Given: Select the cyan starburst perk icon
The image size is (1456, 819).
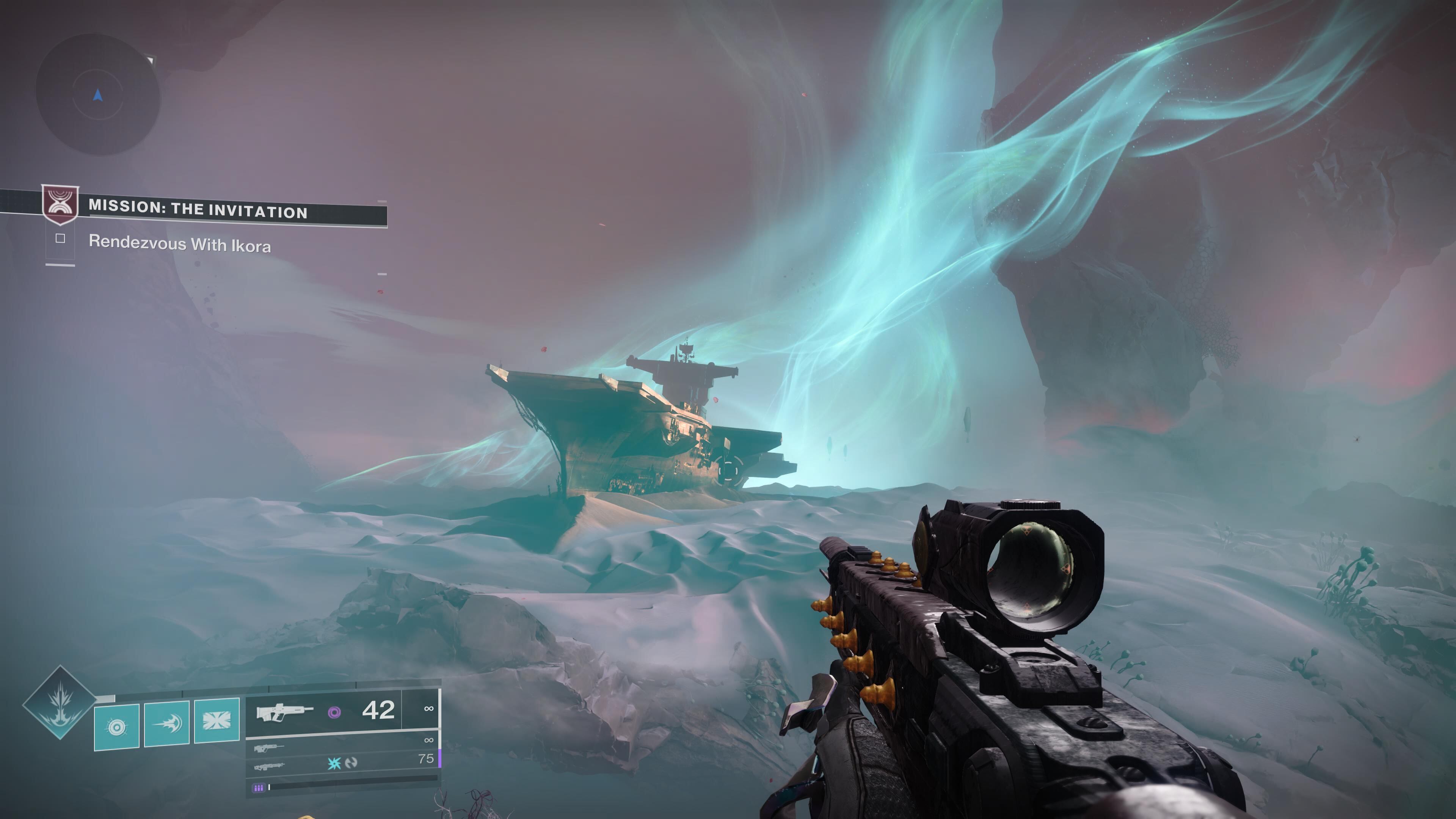Looking at the screenshot, I should tap(334, 763).
